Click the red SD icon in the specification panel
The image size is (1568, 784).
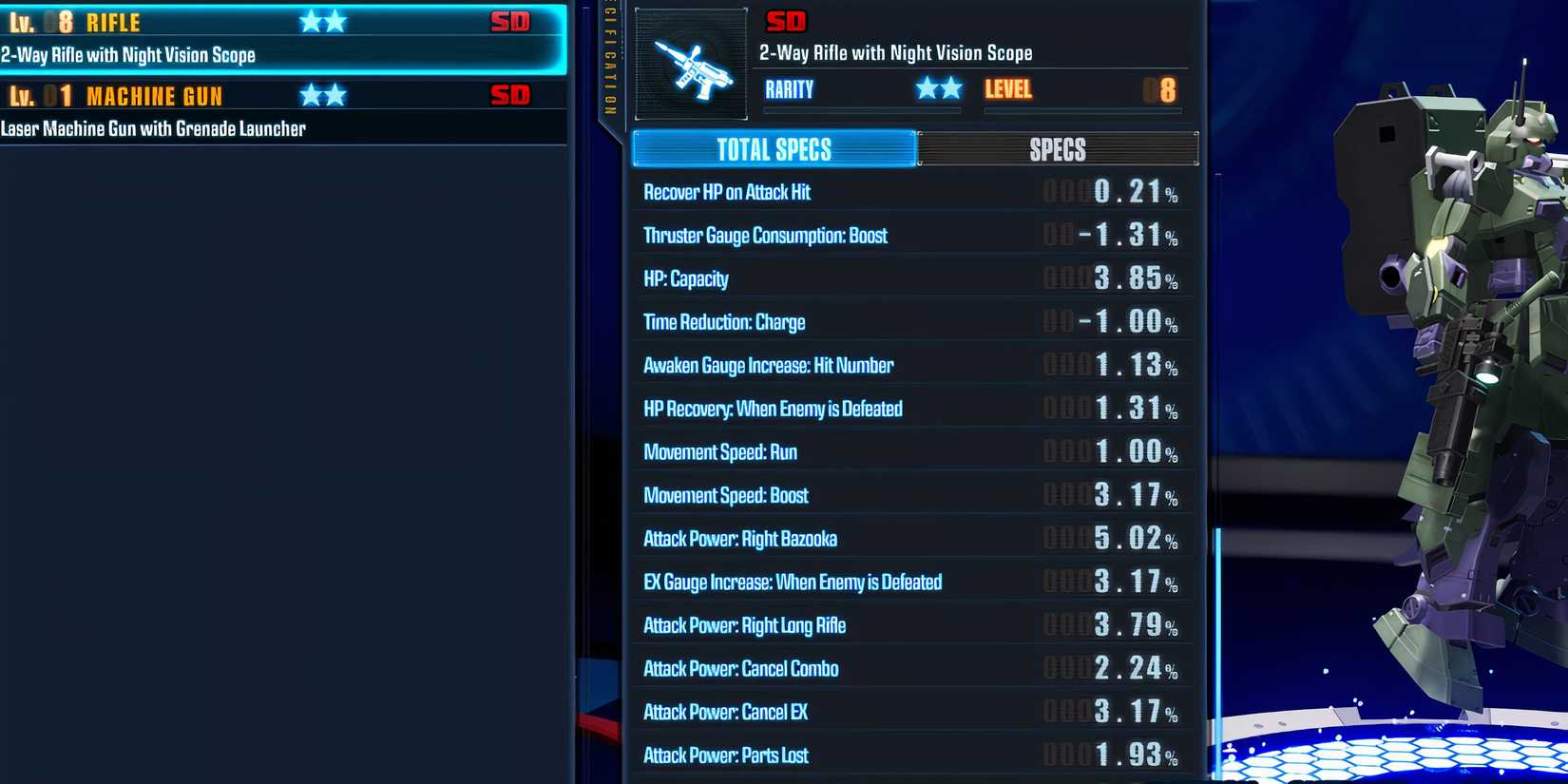pos(787,21)
